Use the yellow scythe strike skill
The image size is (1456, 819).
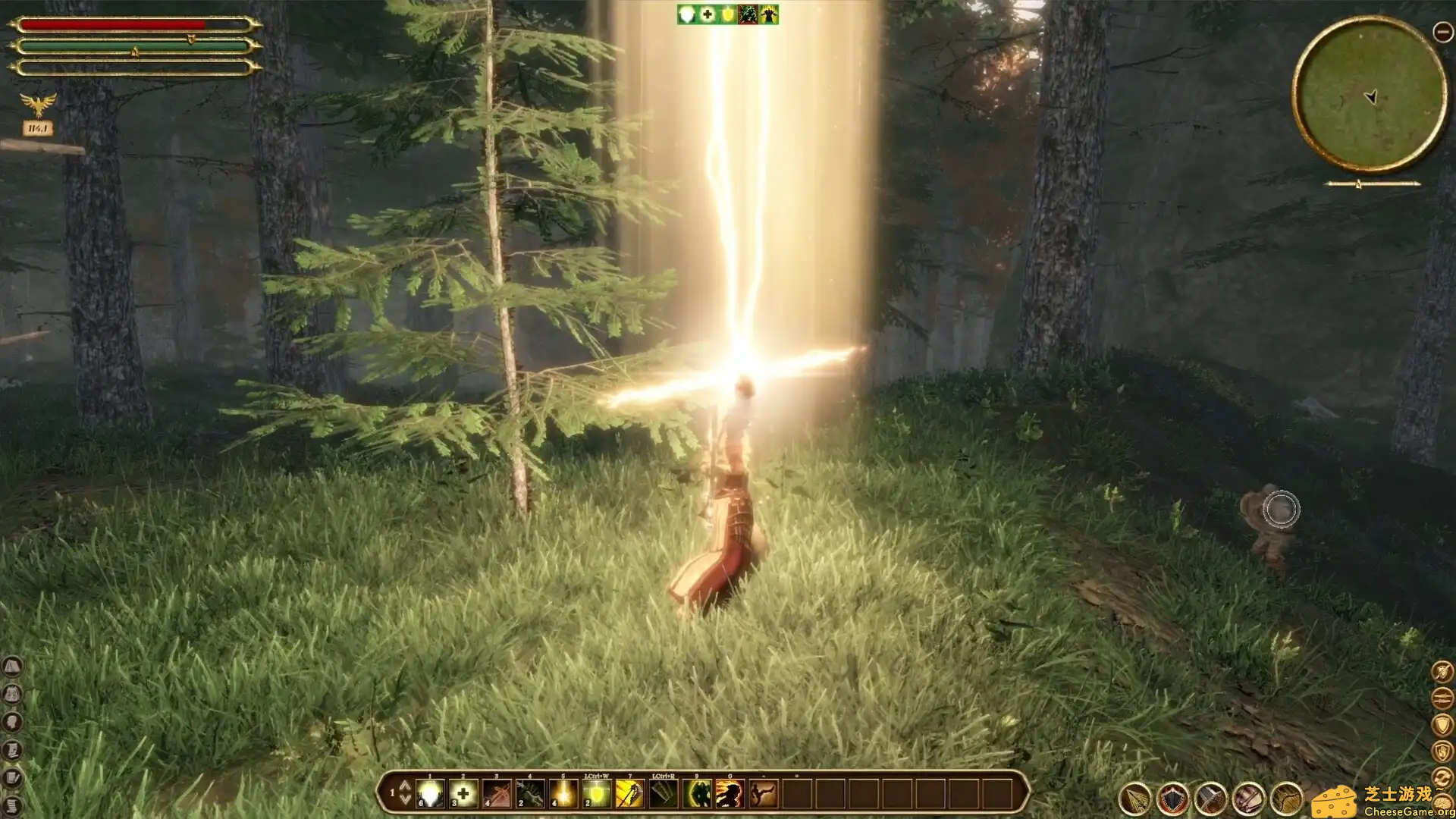[x=630, y=794]
